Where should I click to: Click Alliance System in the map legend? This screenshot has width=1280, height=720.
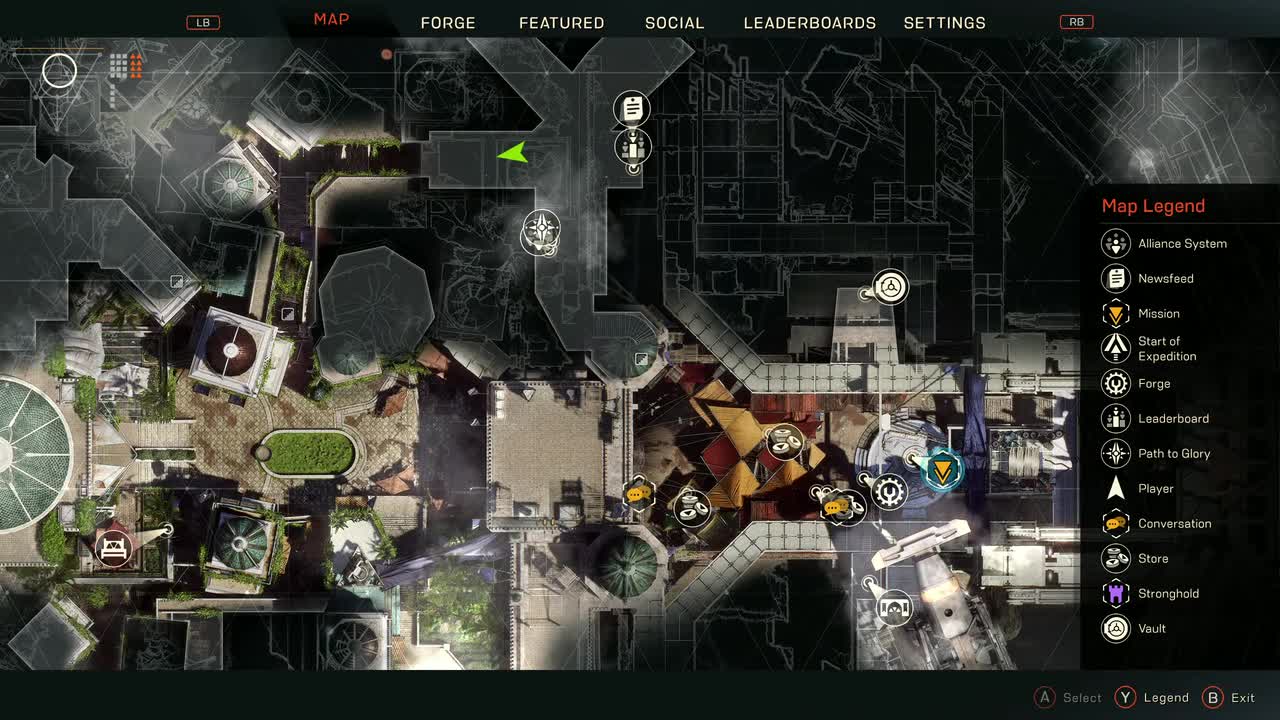tap(1181, 244)
